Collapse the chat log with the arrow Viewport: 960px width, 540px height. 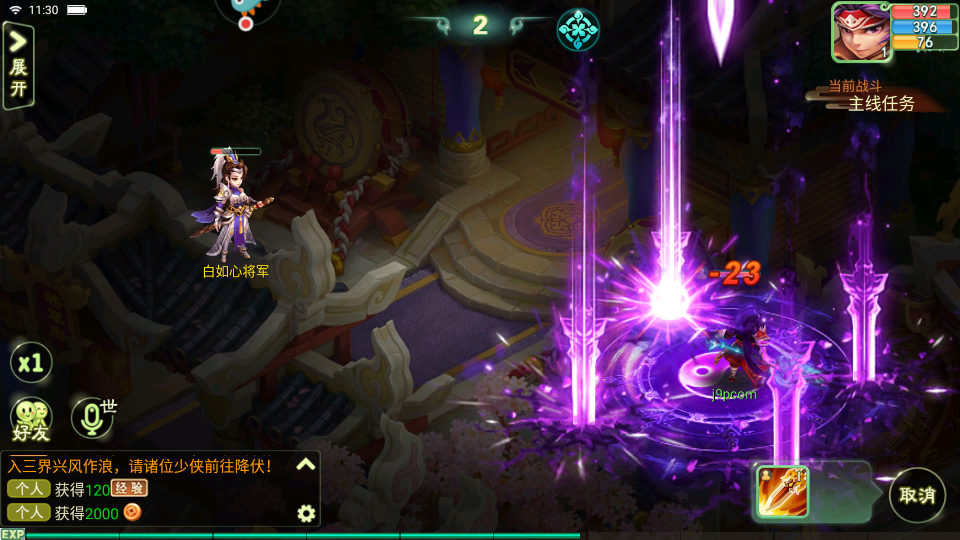tap(306, 464)
